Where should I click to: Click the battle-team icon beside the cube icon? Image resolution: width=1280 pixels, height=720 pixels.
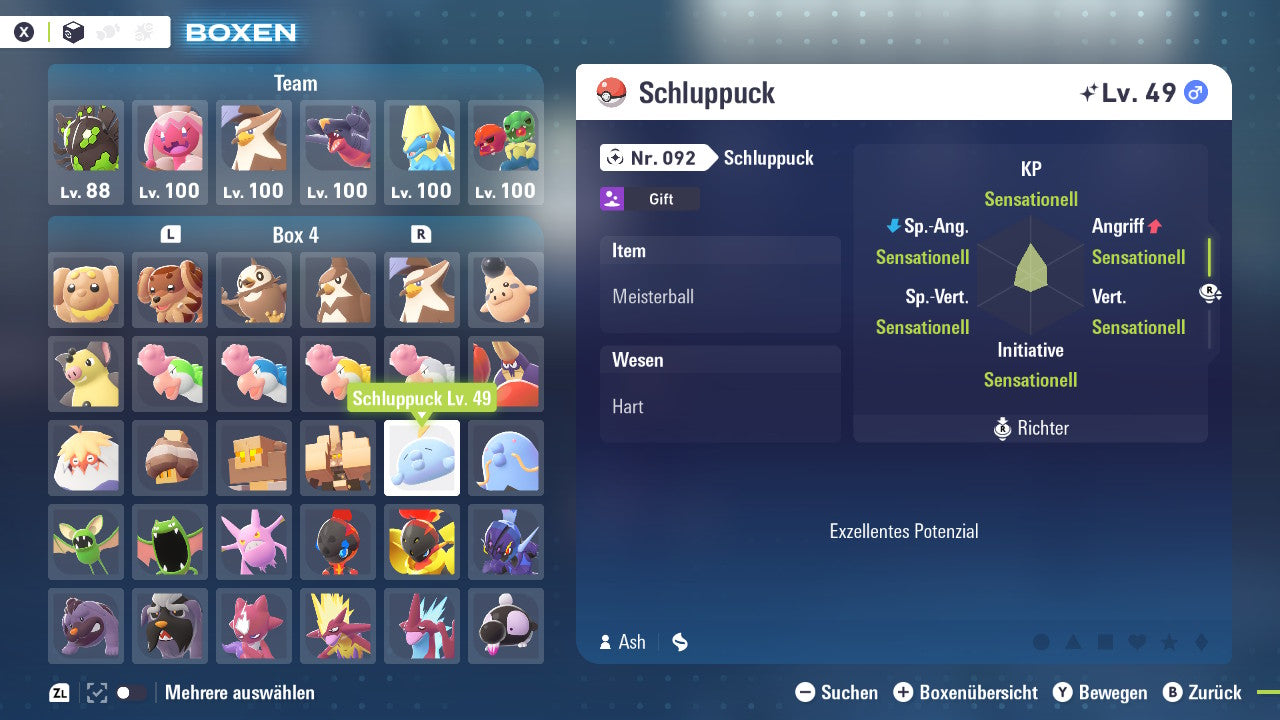pos(143,31)
